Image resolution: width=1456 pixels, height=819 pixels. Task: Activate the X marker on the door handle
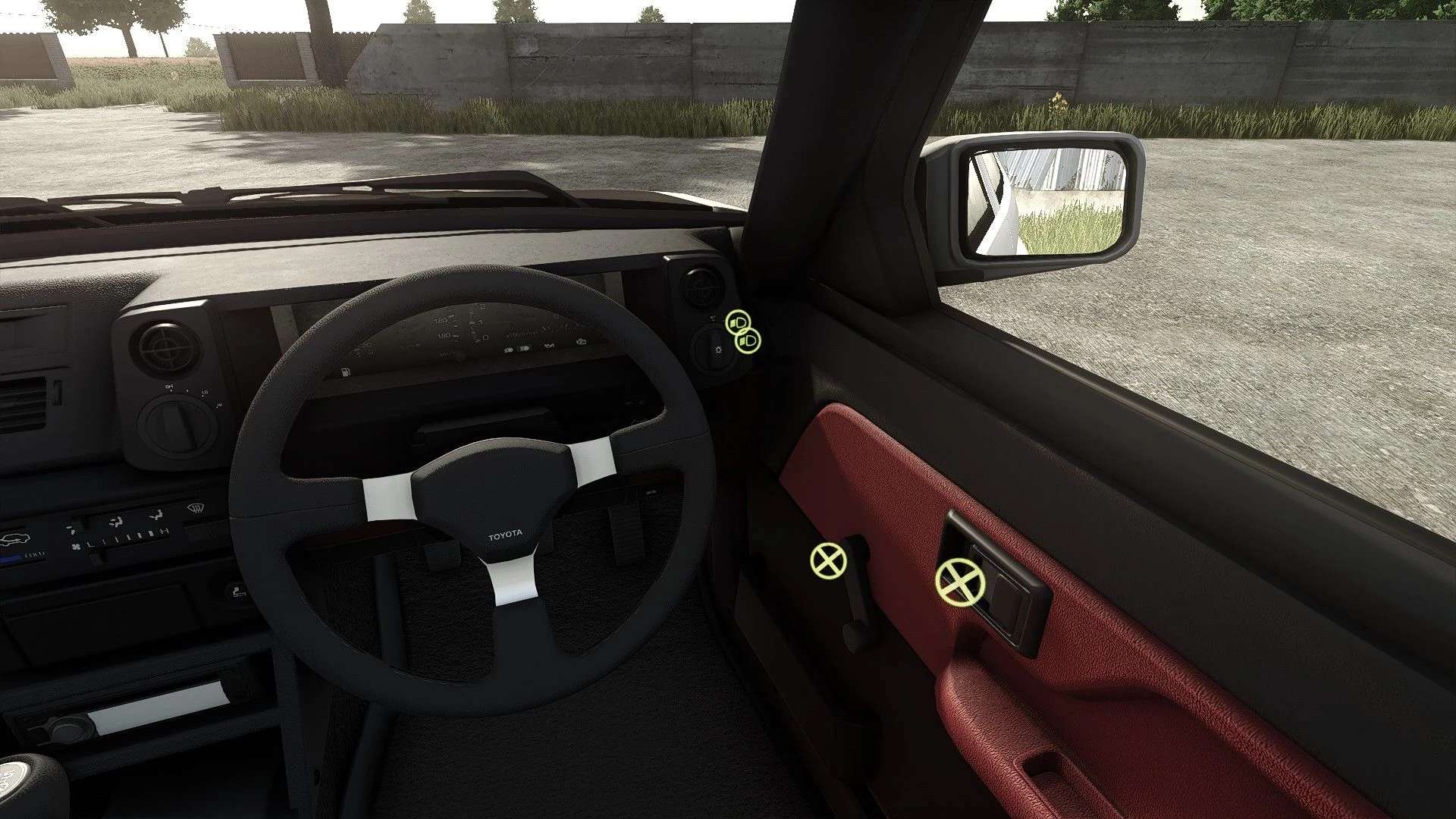pos(959,582)
